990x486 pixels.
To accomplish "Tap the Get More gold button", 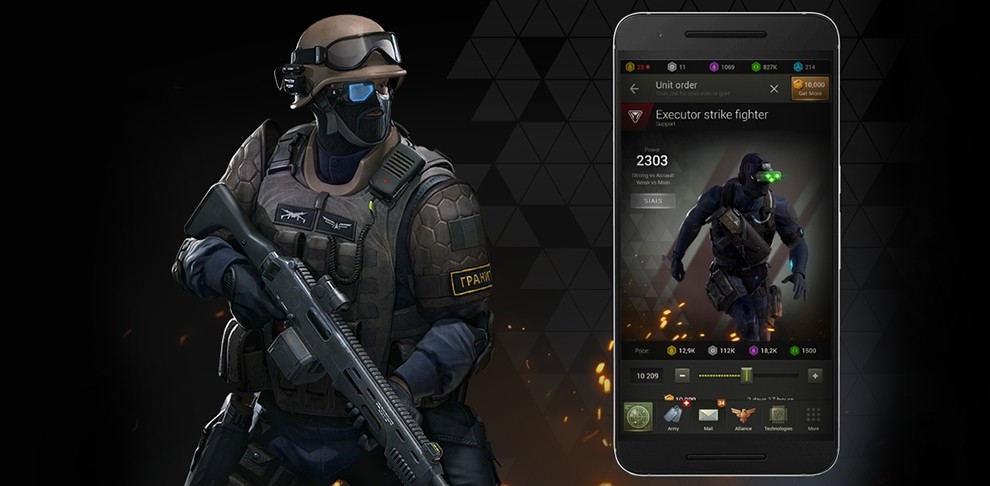I will tap(809, 89).
